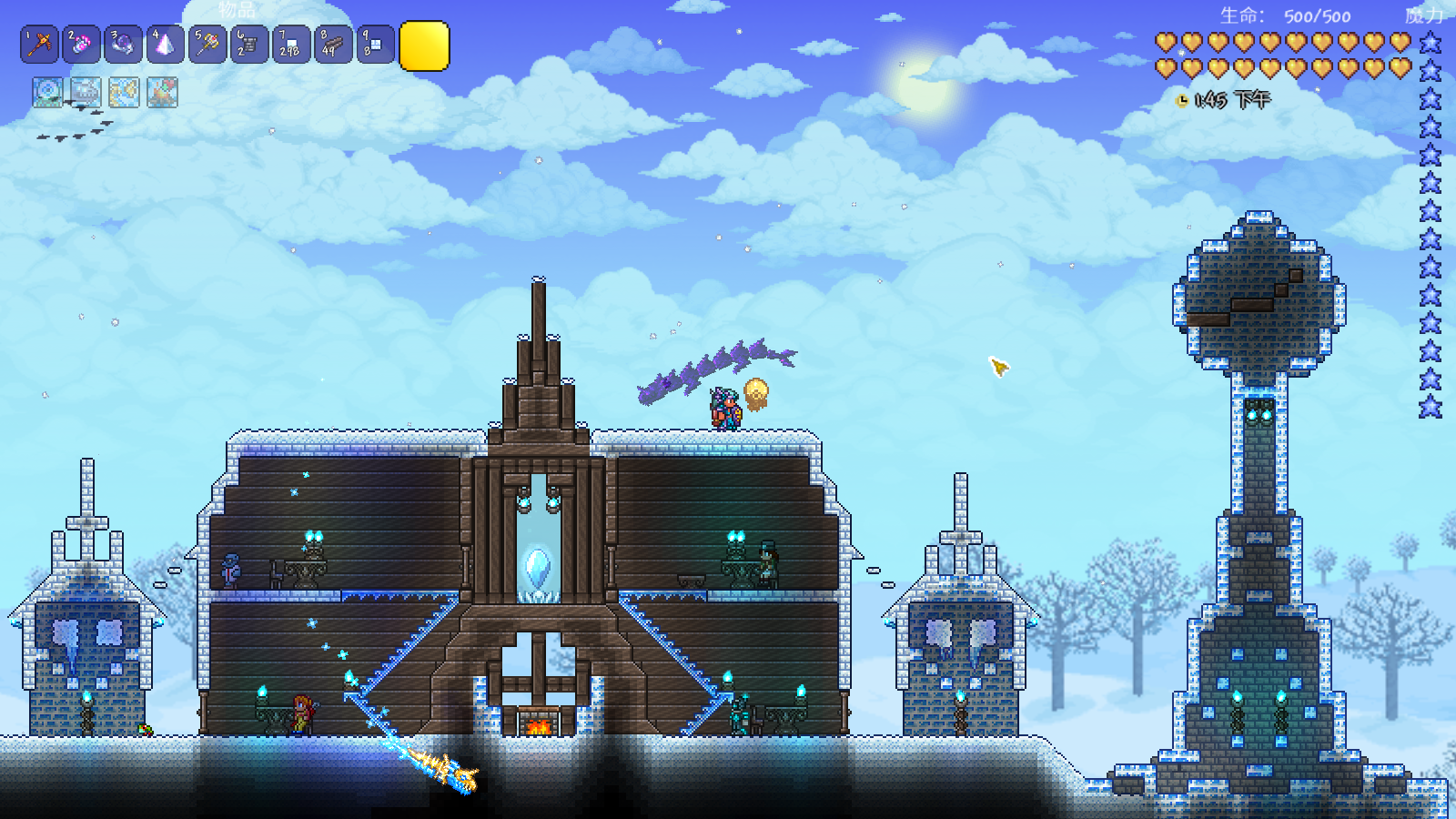Choose the snow block stack of 298
Screen dimensions: 1456x819
pos(291,45)
